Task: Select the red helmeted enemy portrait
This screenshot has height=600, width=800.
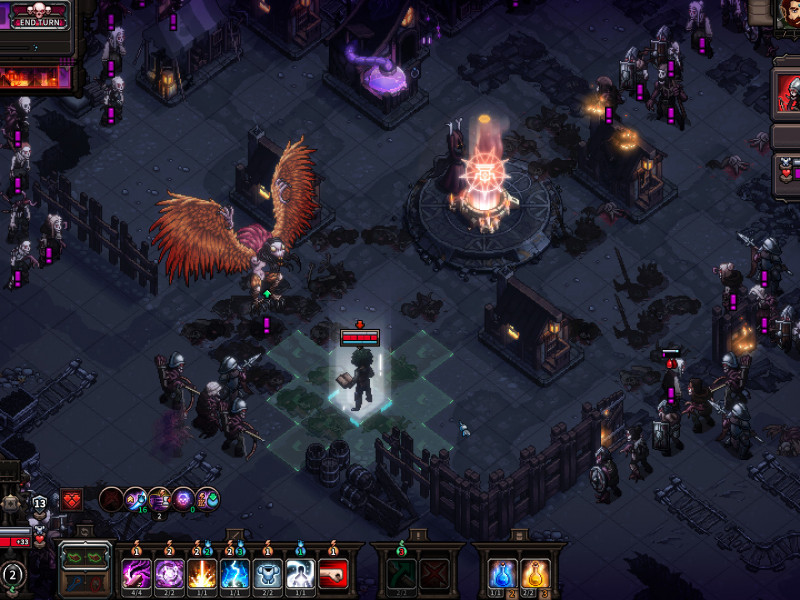Action: [787, 95]
